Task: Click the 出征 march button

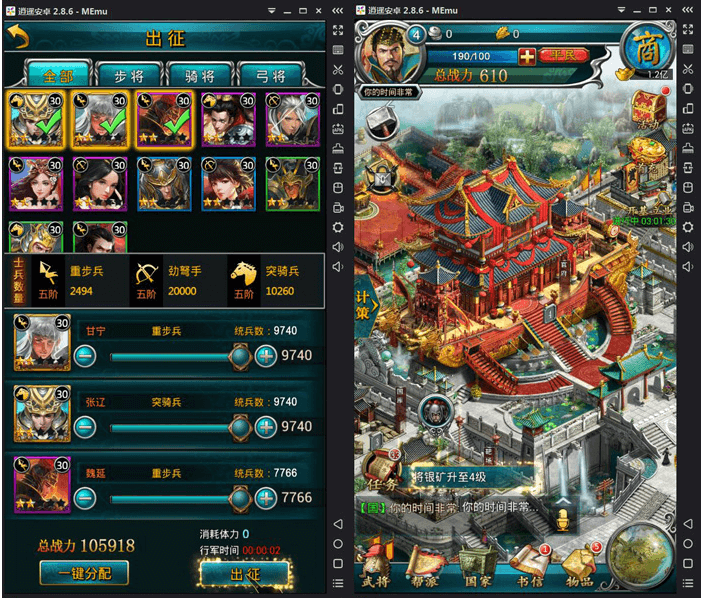Action: (x=244, y=575)
